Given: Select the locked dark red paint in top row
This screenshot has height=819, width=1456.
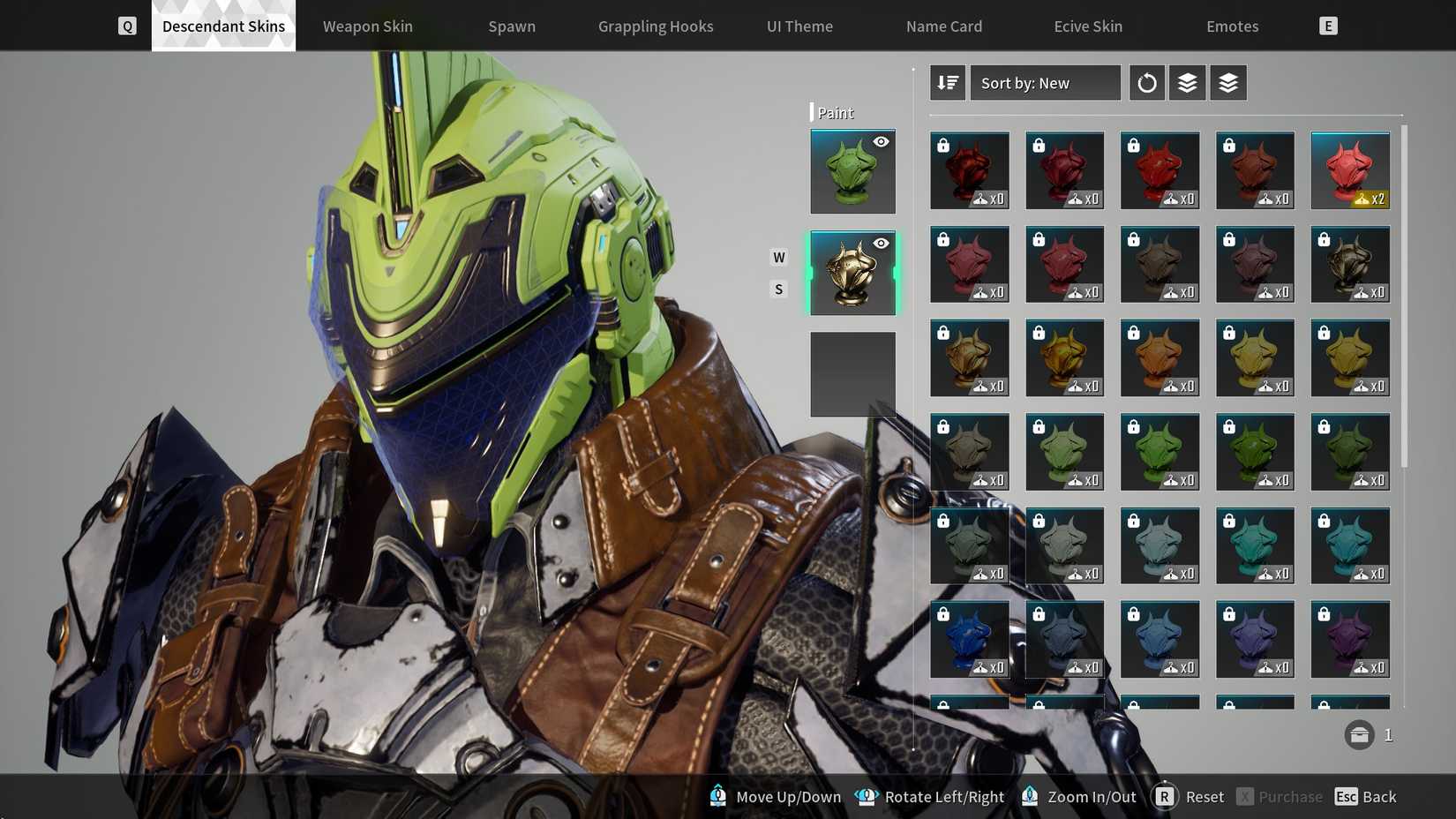Looking at the screenshot, I should point(969,170).
